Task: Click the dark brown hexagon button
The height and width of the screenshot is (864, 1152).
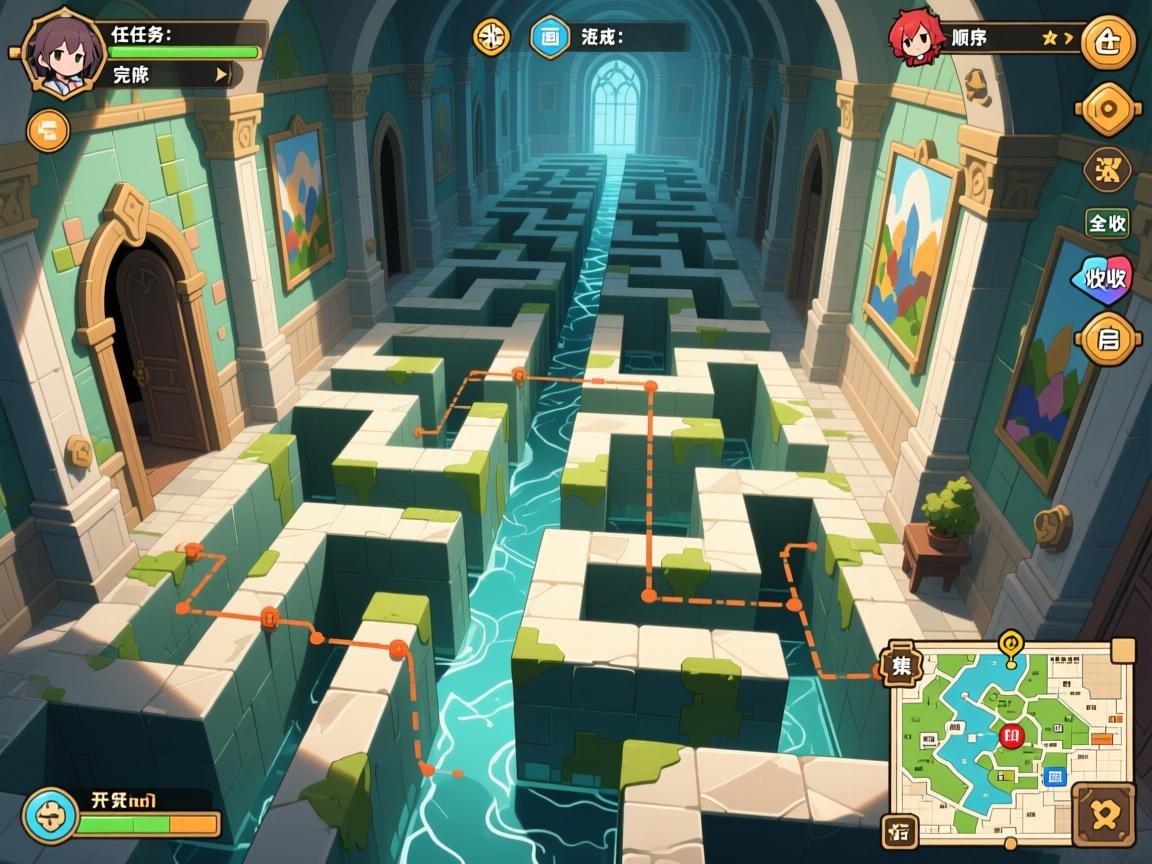Action: click(1108, 169)
